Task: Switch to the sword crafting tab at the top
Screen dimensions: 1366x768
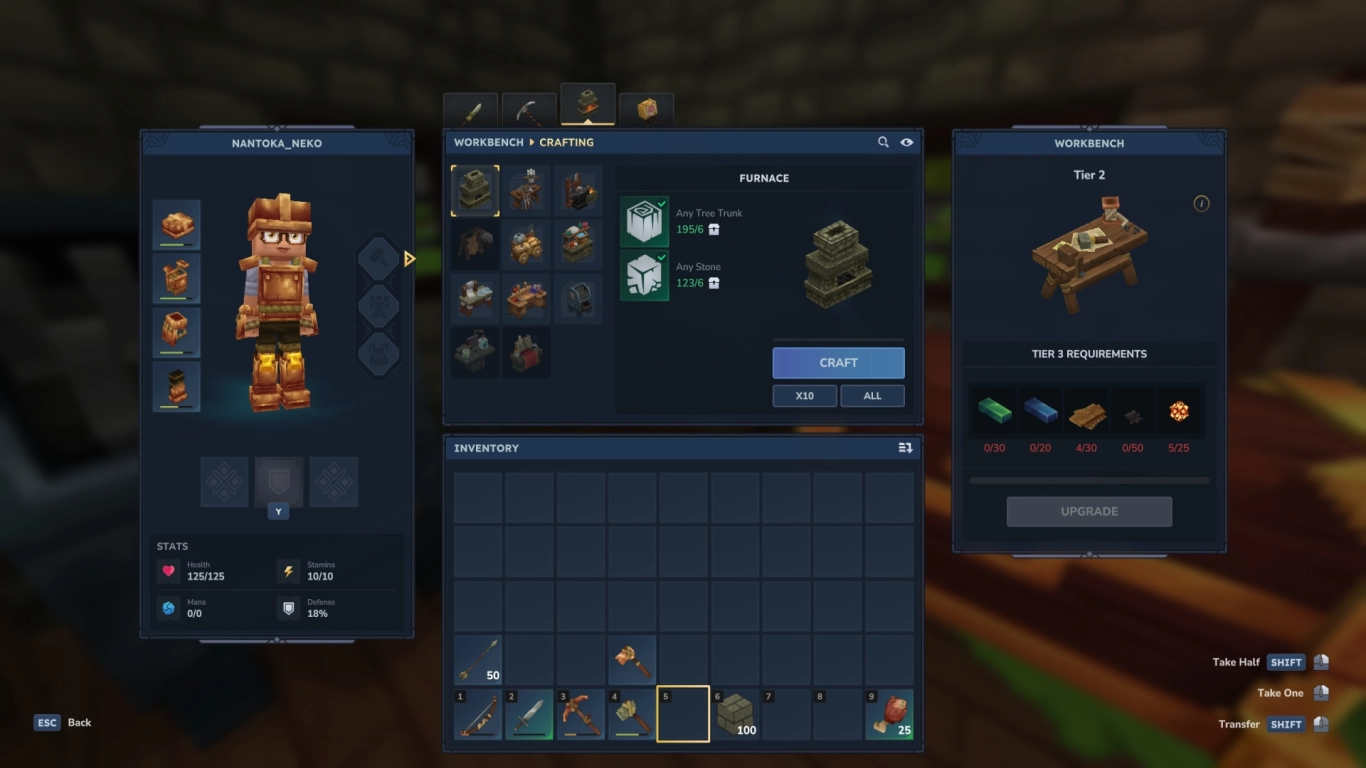Action: tap(470, 108)
